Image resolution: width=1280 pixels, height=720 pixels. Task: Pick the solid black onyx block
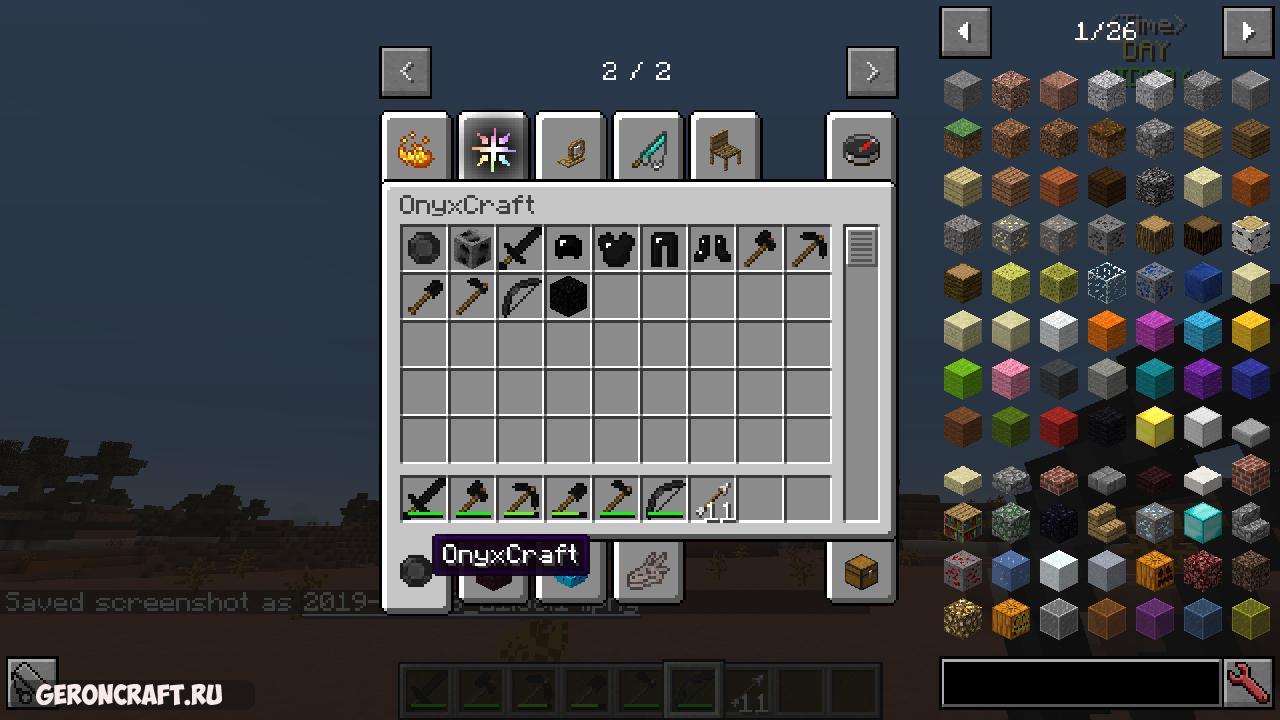pyautogui.click(x=568, y=297)
